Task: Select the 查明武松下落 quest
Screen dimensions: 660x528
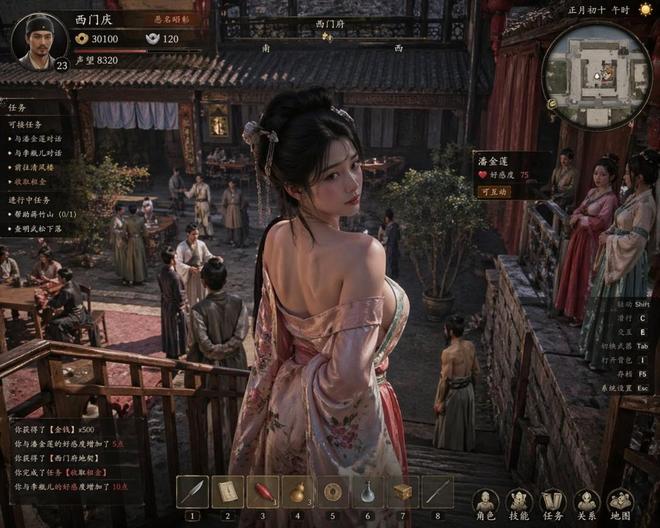Action: pos(37,228)
